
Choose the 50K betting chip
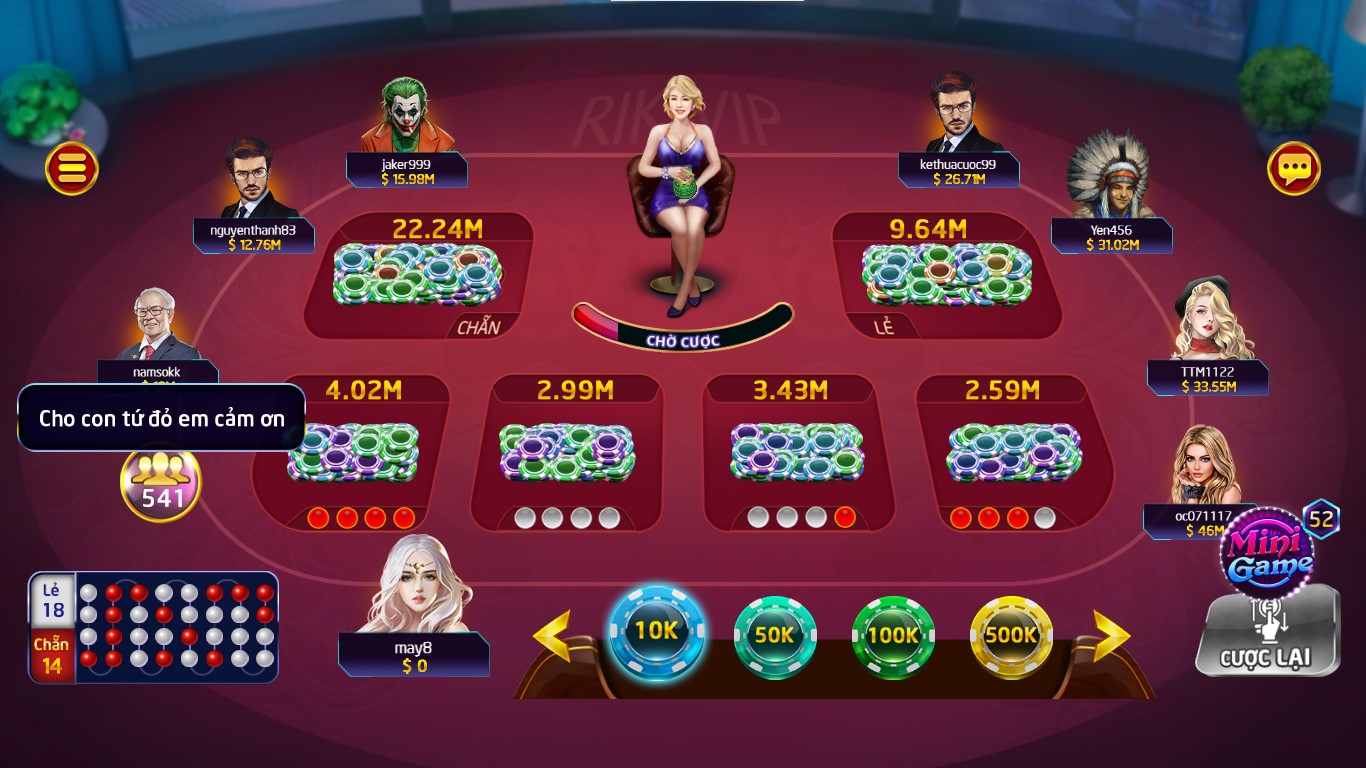tap(774, 635)
